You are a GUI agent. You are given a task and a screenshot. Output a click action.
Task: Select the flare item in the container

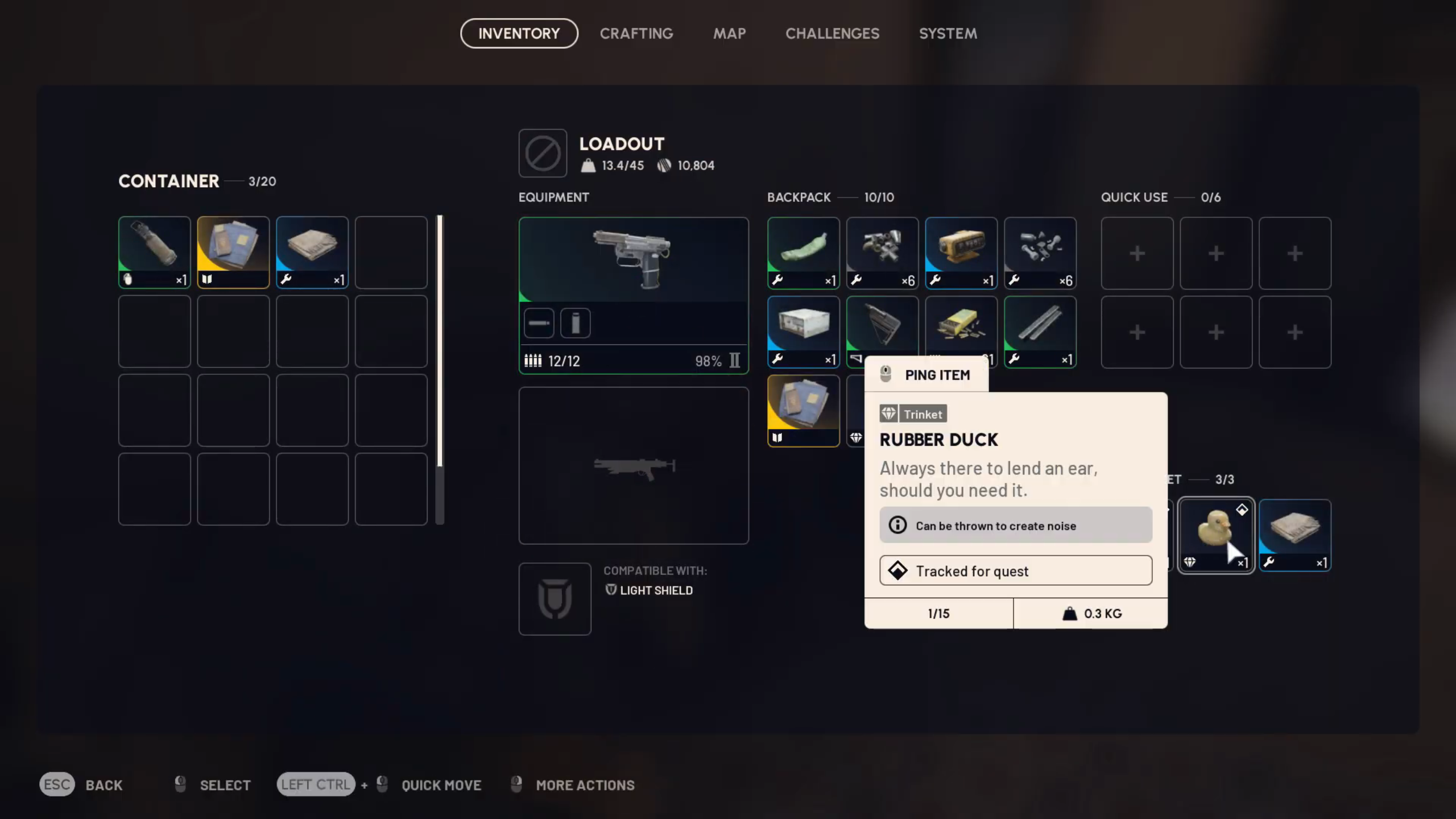[x=154, y=252]
